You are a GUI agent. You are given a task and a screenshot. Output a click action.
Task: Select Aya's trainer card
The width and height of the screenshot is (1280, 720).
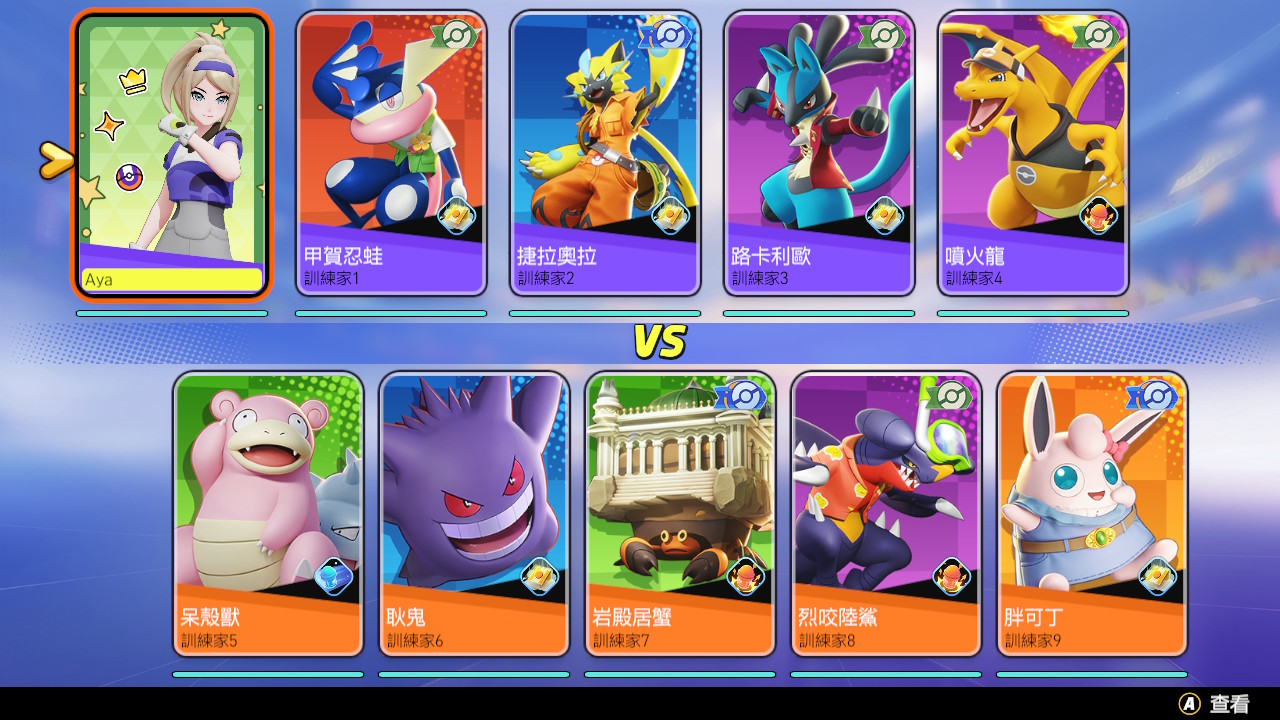coord(172,155)
